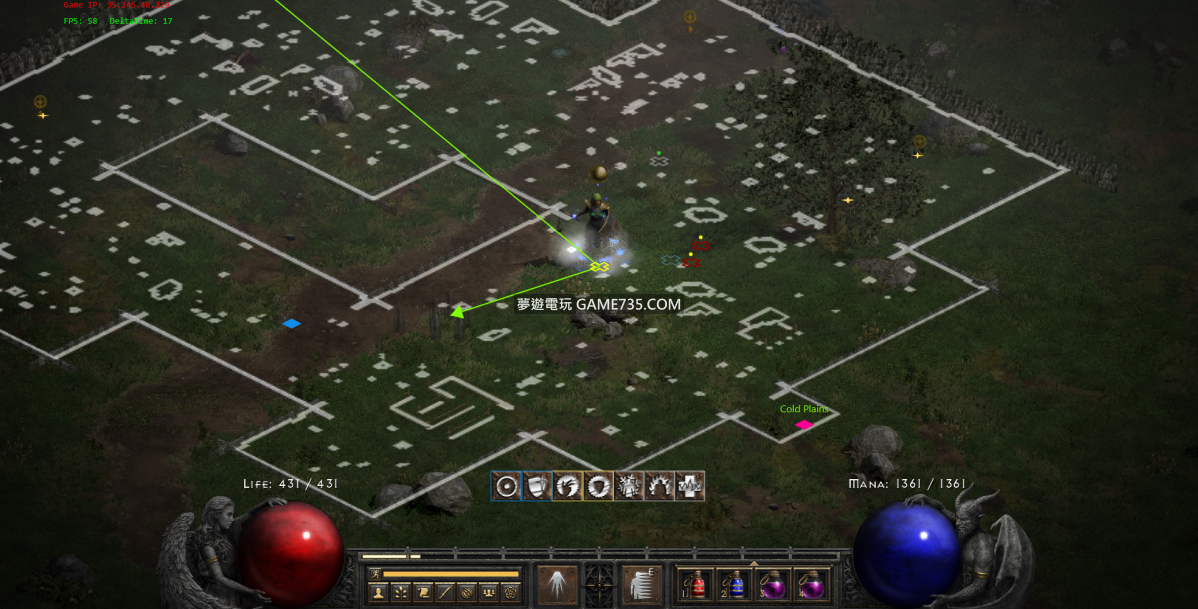Open the character screen from the mini panel
This screenshot has height=609, width=1198.
(x=379, y=592)
